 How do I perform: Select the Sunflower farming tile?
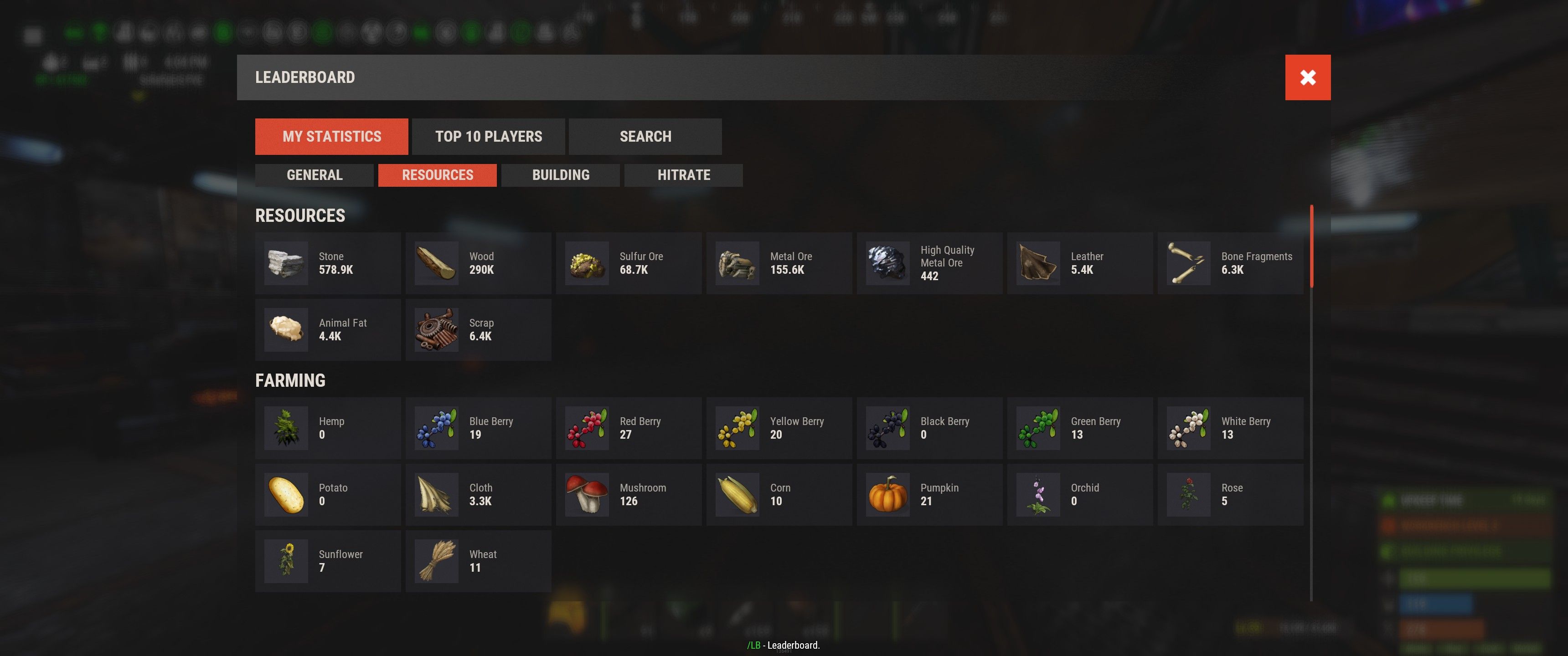click(x=328, y=561)
